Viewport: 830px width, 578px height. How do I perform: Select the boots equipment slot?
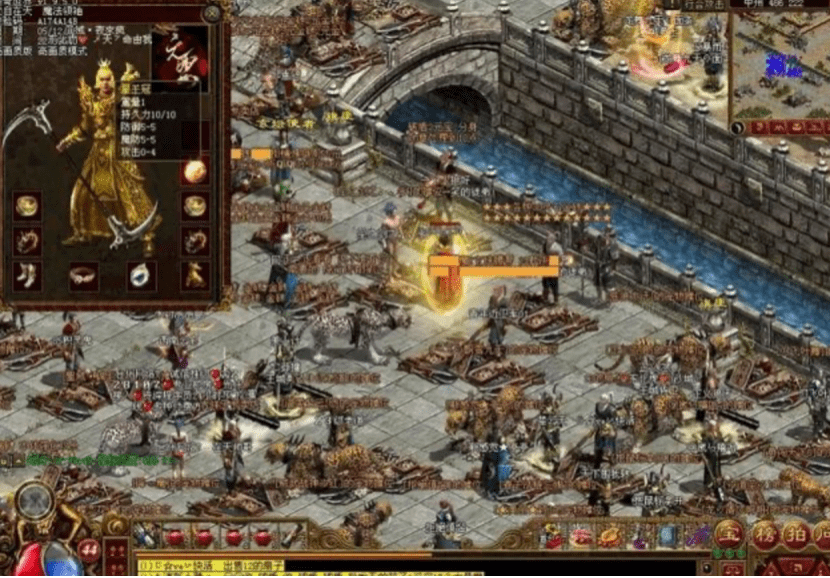[27, 275]
